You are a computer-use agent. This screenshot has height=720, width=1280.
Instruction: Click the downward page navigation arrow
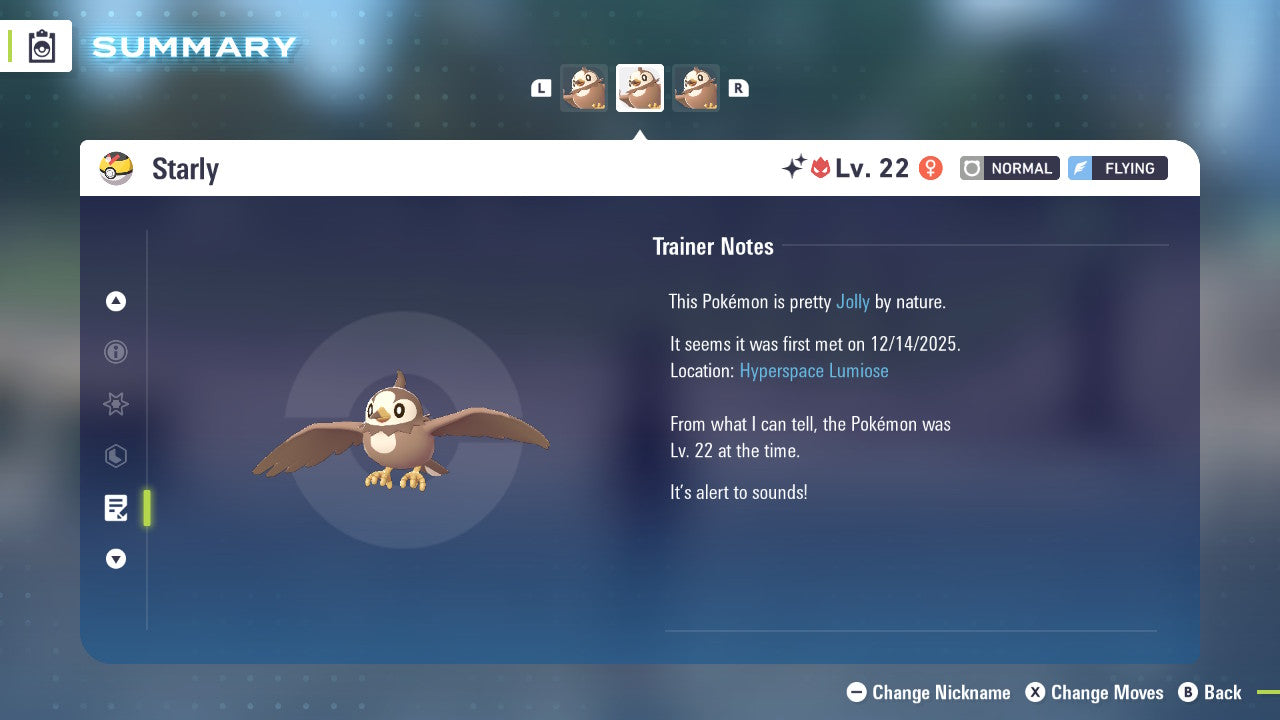pyautogui.click(x=115, y=559)
